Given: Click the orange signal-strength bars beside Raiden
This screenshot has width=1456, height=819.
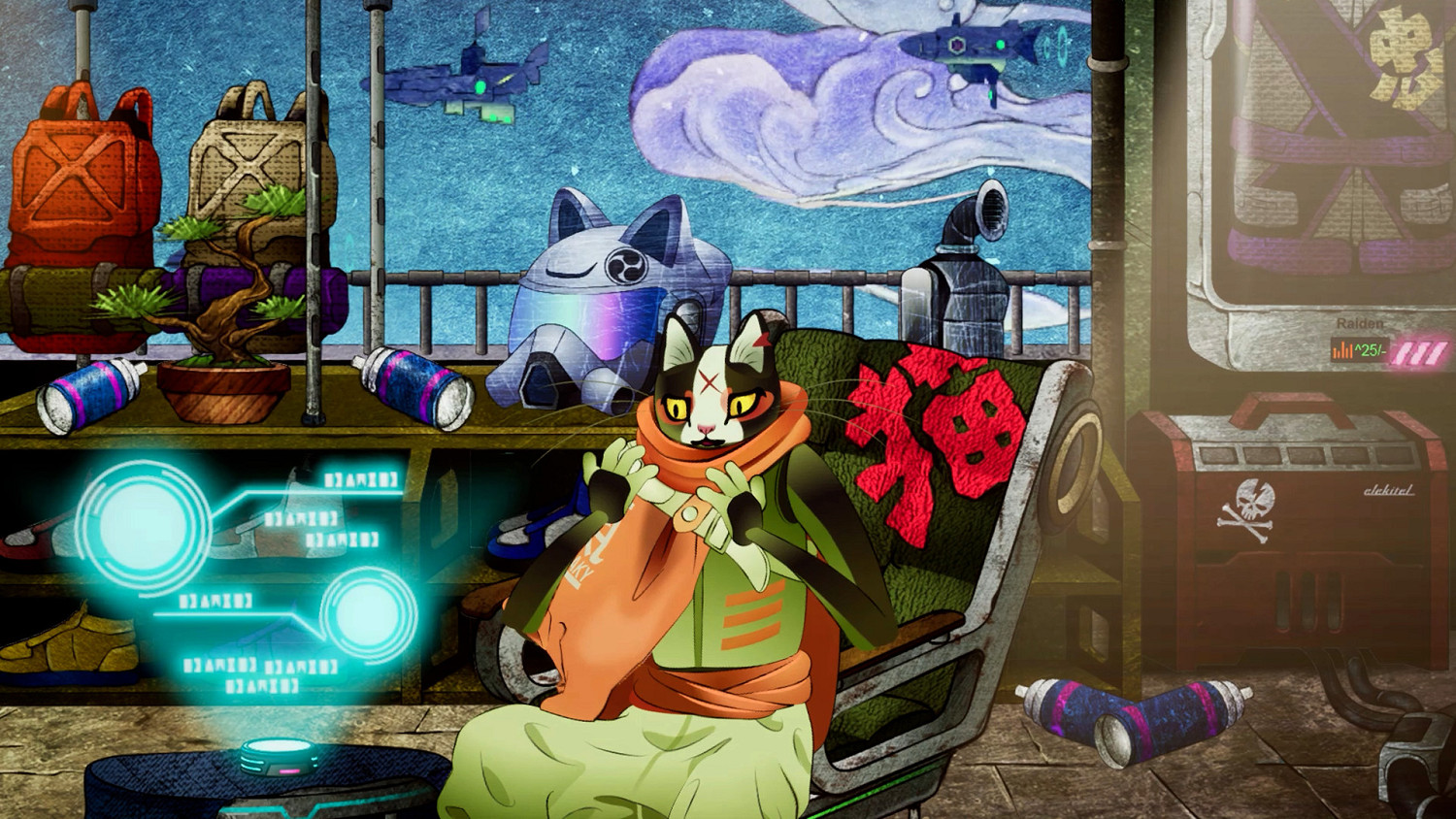Looking at the screenshot, I should [x=1344, y=348].
